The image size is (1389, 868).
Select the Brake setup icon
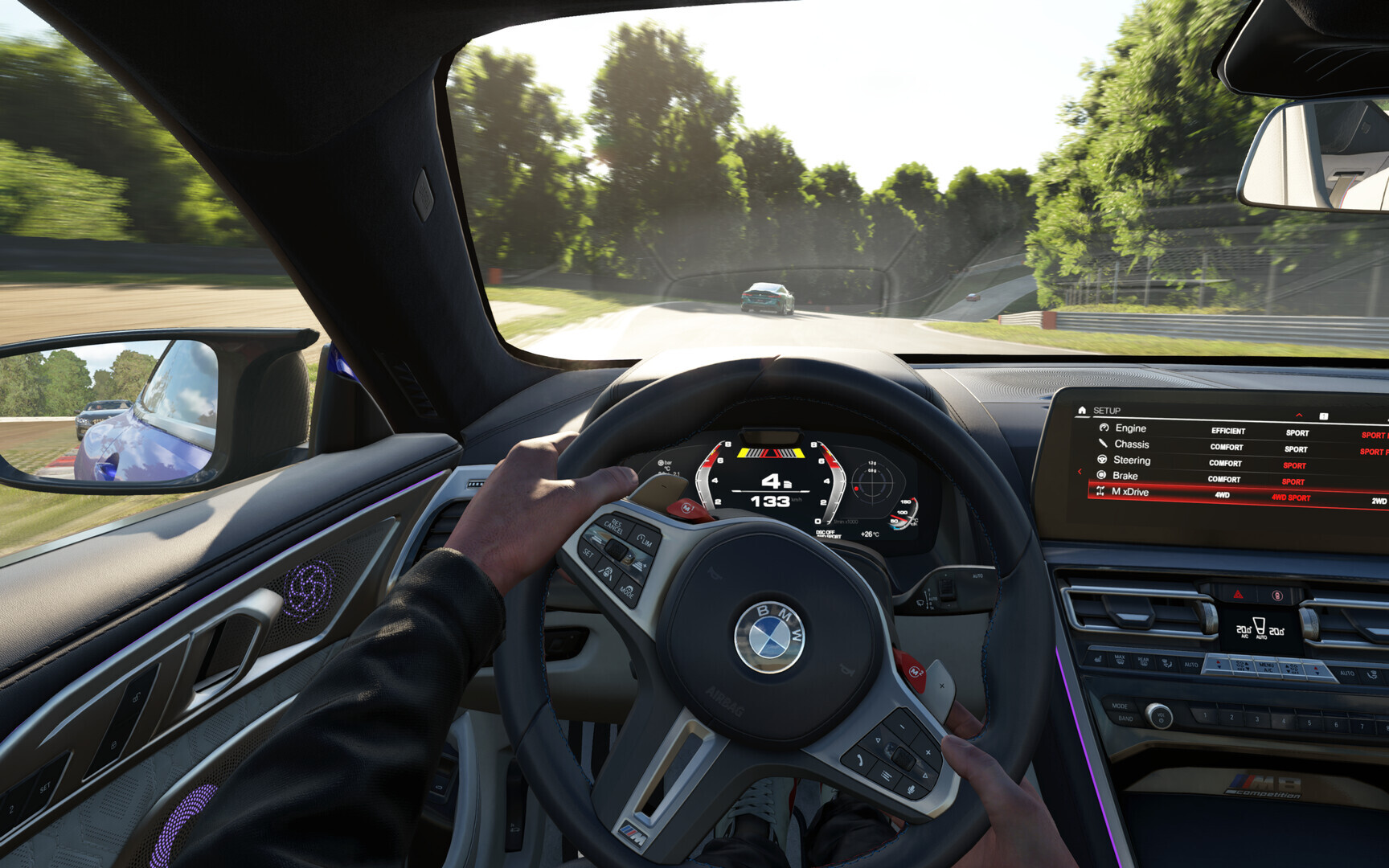[x=1101, y=475]
